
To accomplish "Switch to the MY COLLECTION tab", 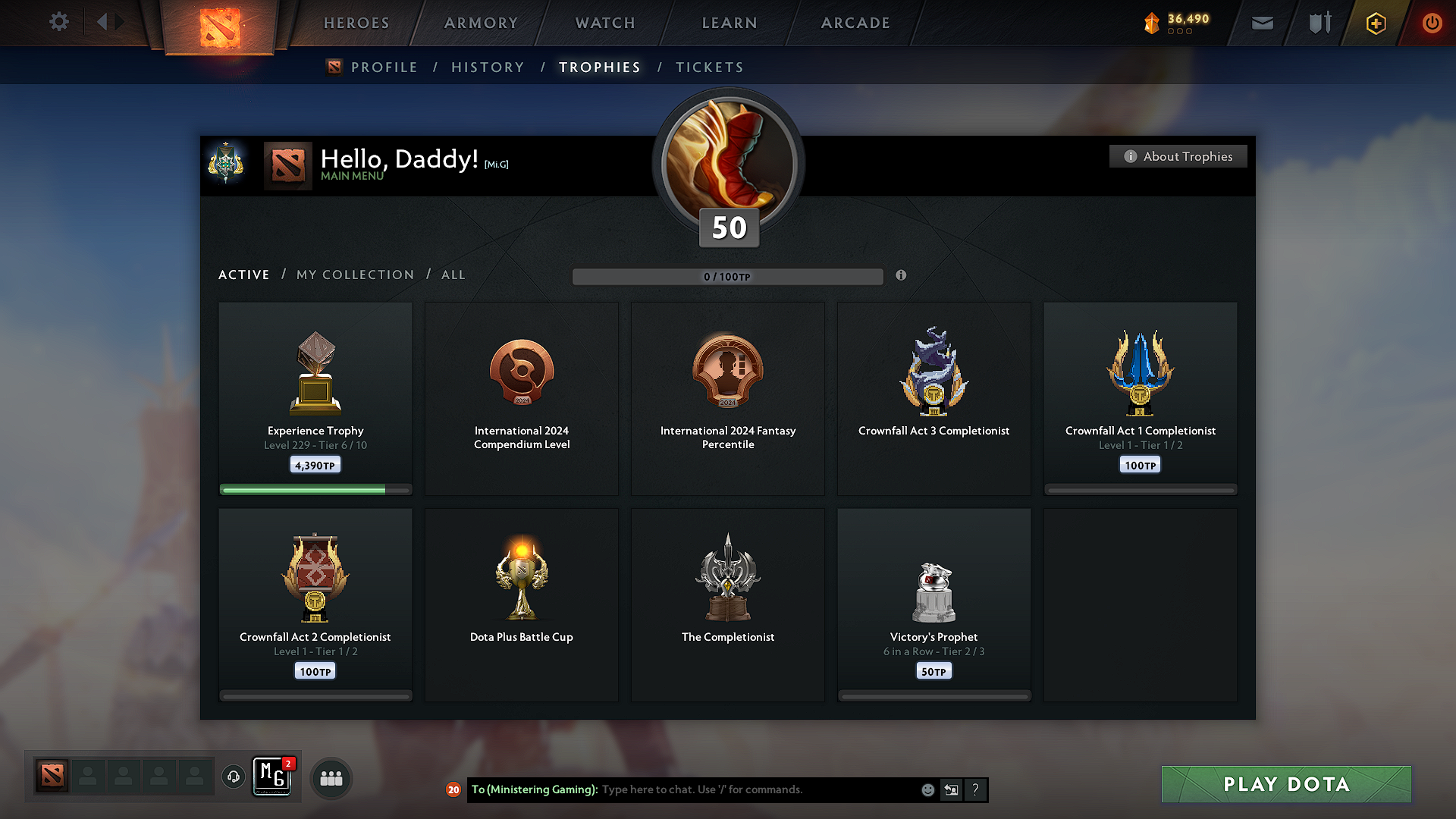I will pos(354,275).
